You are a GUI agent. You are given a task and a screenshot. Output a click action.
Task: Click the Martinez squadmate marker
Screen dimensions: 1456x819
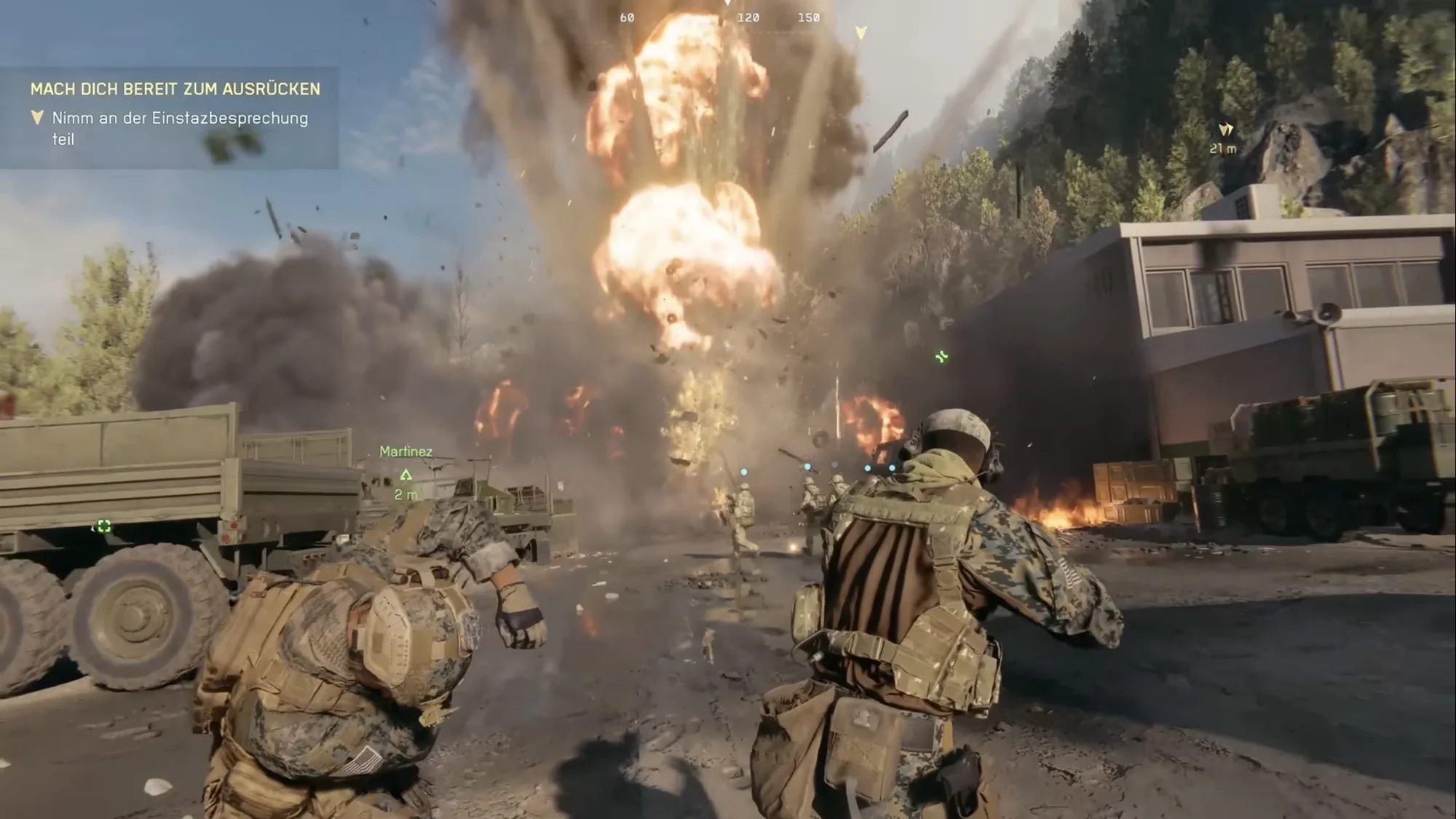[406, 475]
